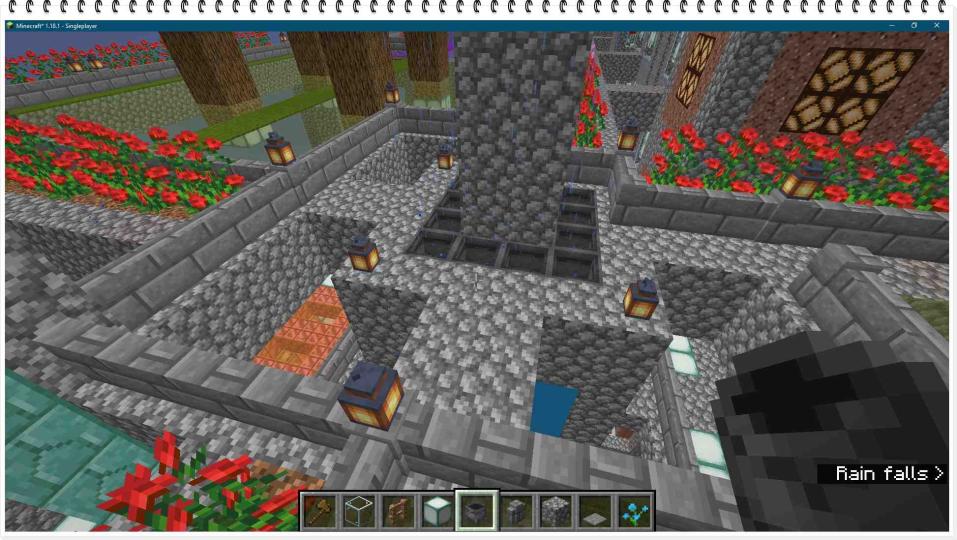This screenshot has height=540, width=957.
Task: Select the glass block hotbar slot
Action: click(x=359, y=511)
